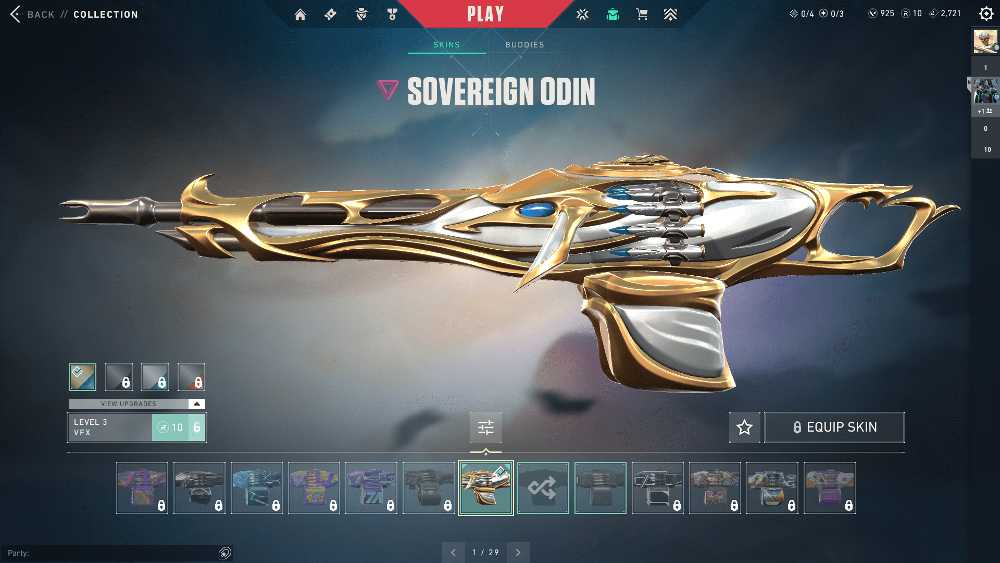Select the default standard Odin thumbnail
Image resolution: width=1000 pixels, height=563 pixels.
[601, 488]
